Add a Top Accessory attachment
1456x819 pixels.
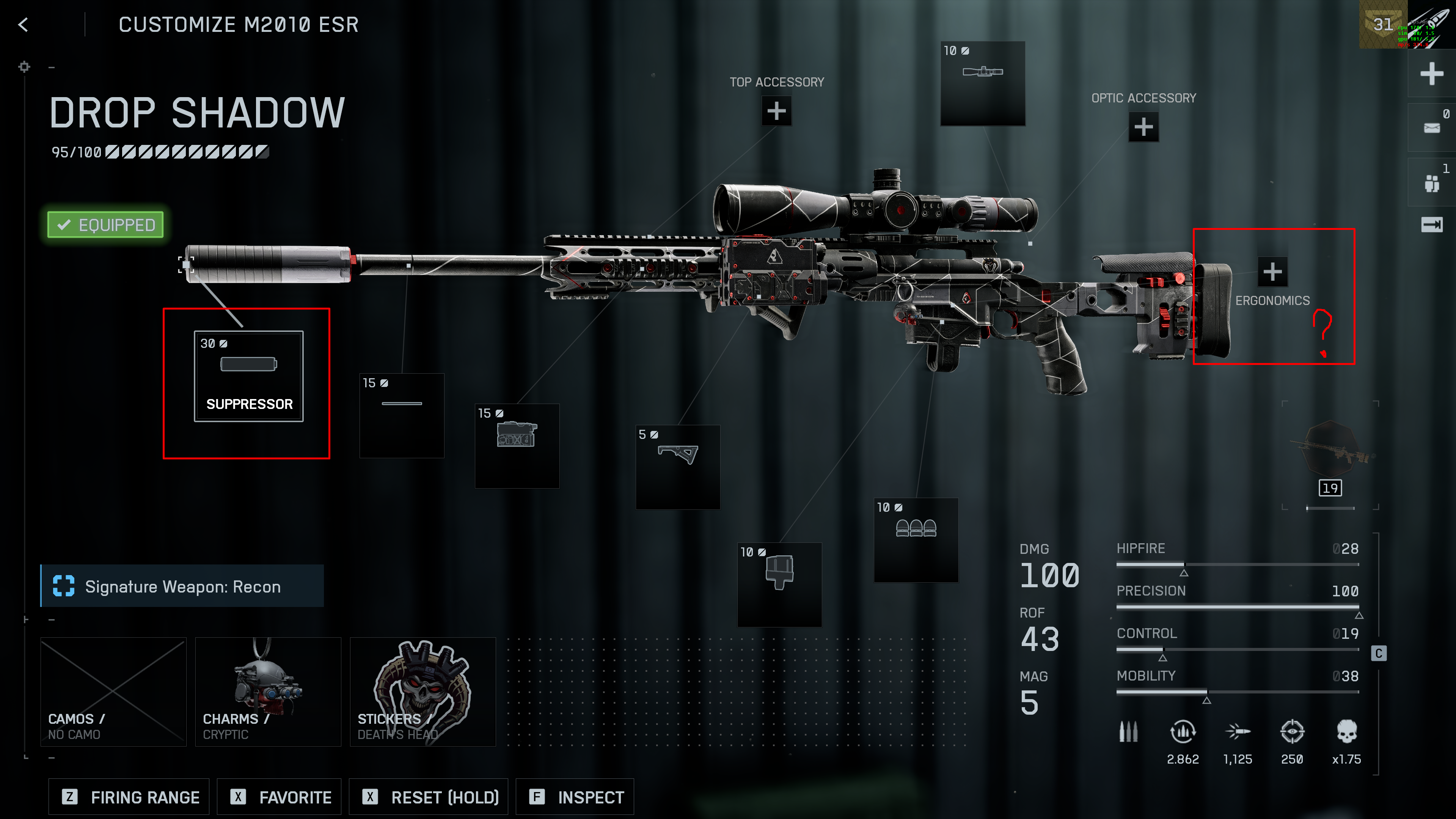point(776,111)
